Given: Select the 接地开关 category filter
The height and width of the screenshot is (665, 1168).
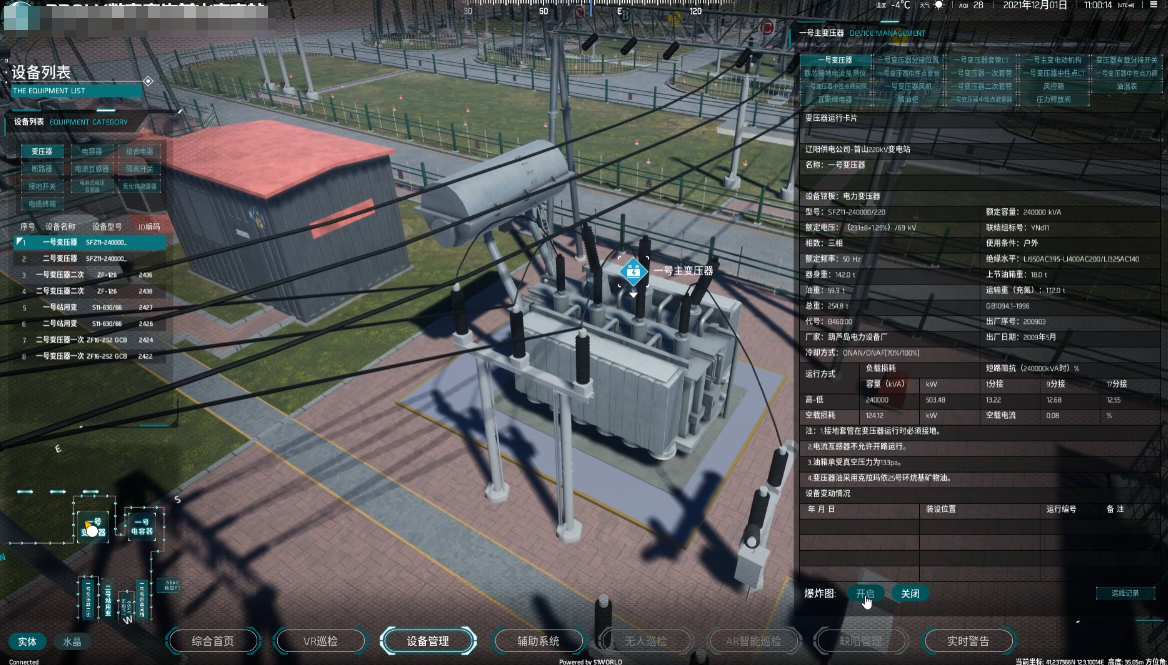Looking at the screenshot, I should click(41, 186).
